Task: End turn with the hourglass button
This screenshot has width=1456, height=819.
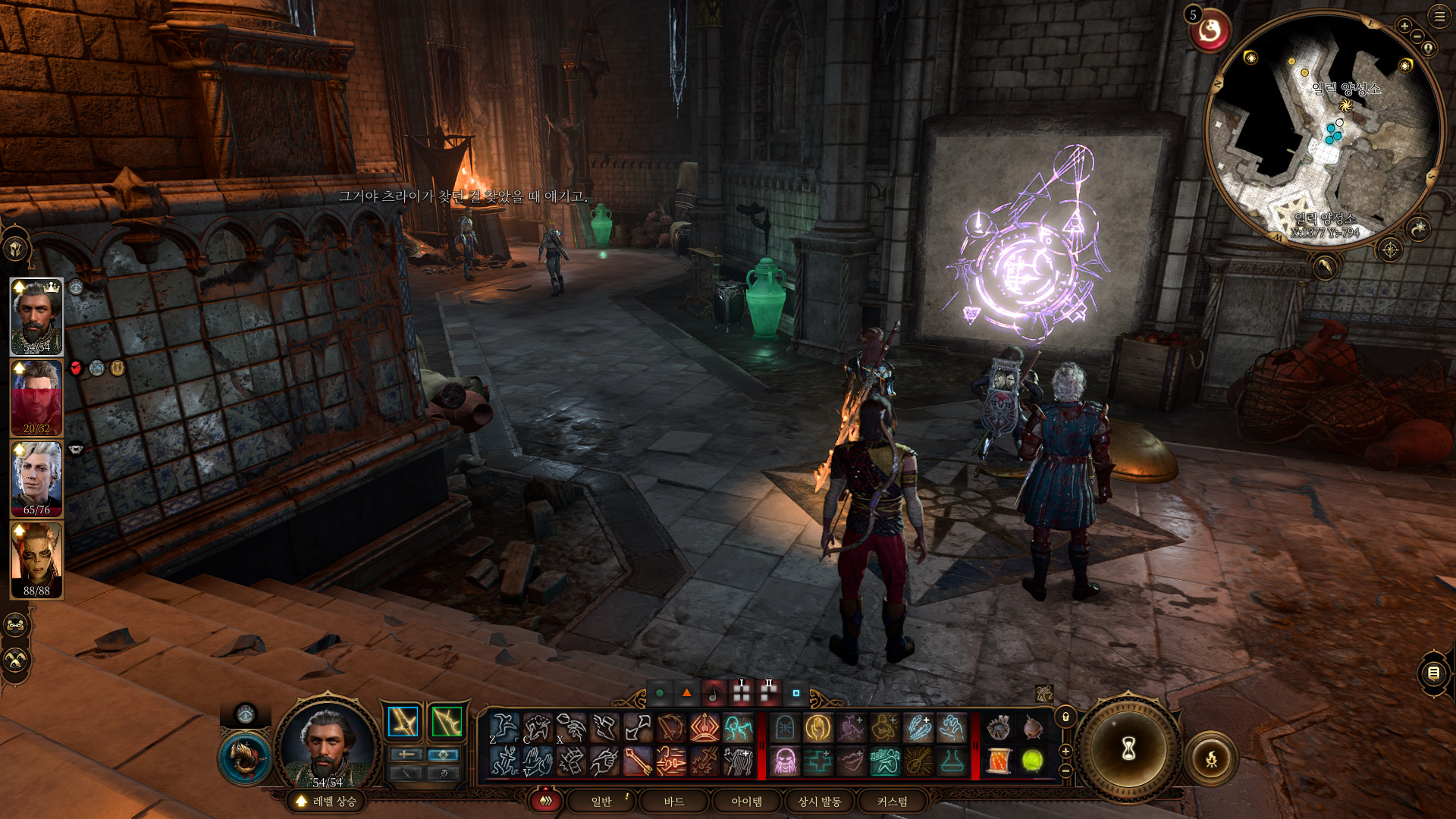Action: click(1128, 749)
